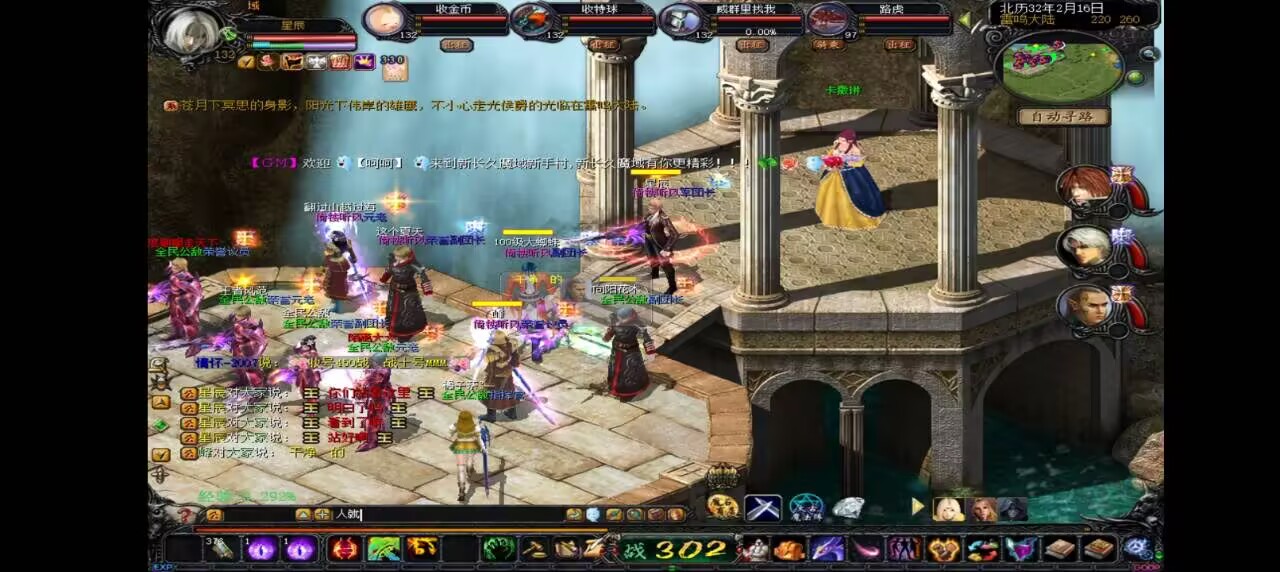Open the pentagram magic circle icon
This screenshot has width=1280, height=572.
tap(806, 507)
